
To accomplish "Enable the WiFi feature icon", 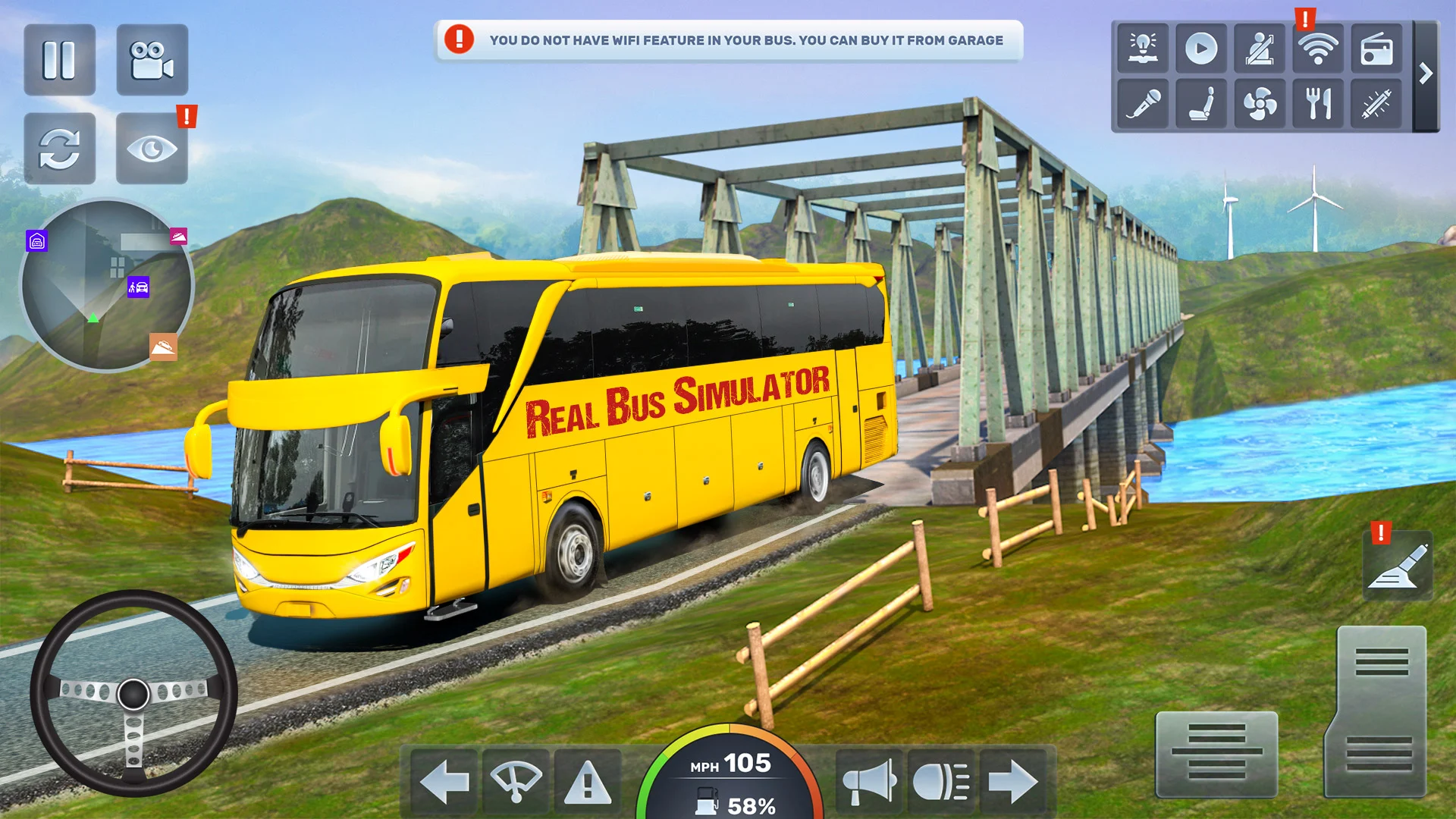I will pos(1317,49).
